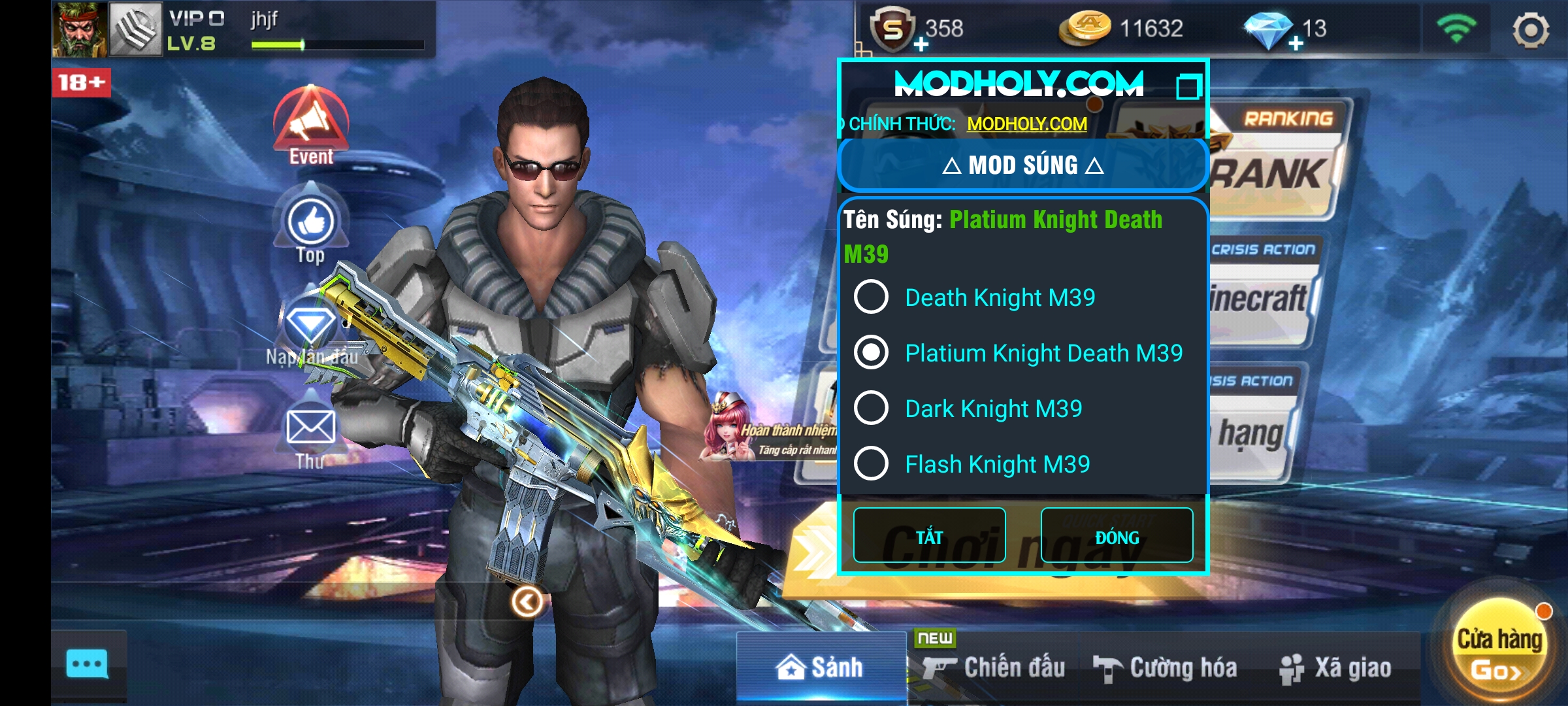The image size is (1568, 706).
Task: Pick the Dark Knight M39 skin
Action: point(872,409)
